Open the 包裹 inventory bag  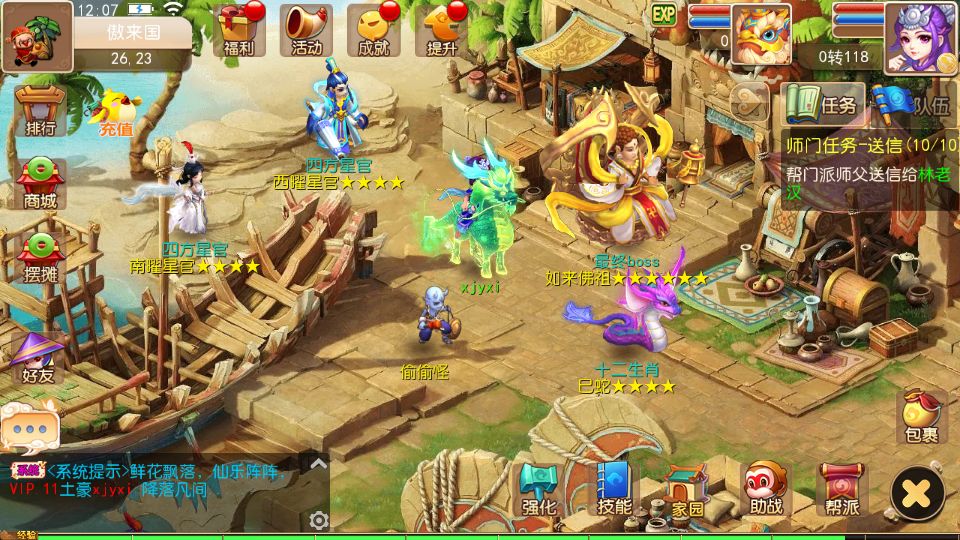[921, 416]
